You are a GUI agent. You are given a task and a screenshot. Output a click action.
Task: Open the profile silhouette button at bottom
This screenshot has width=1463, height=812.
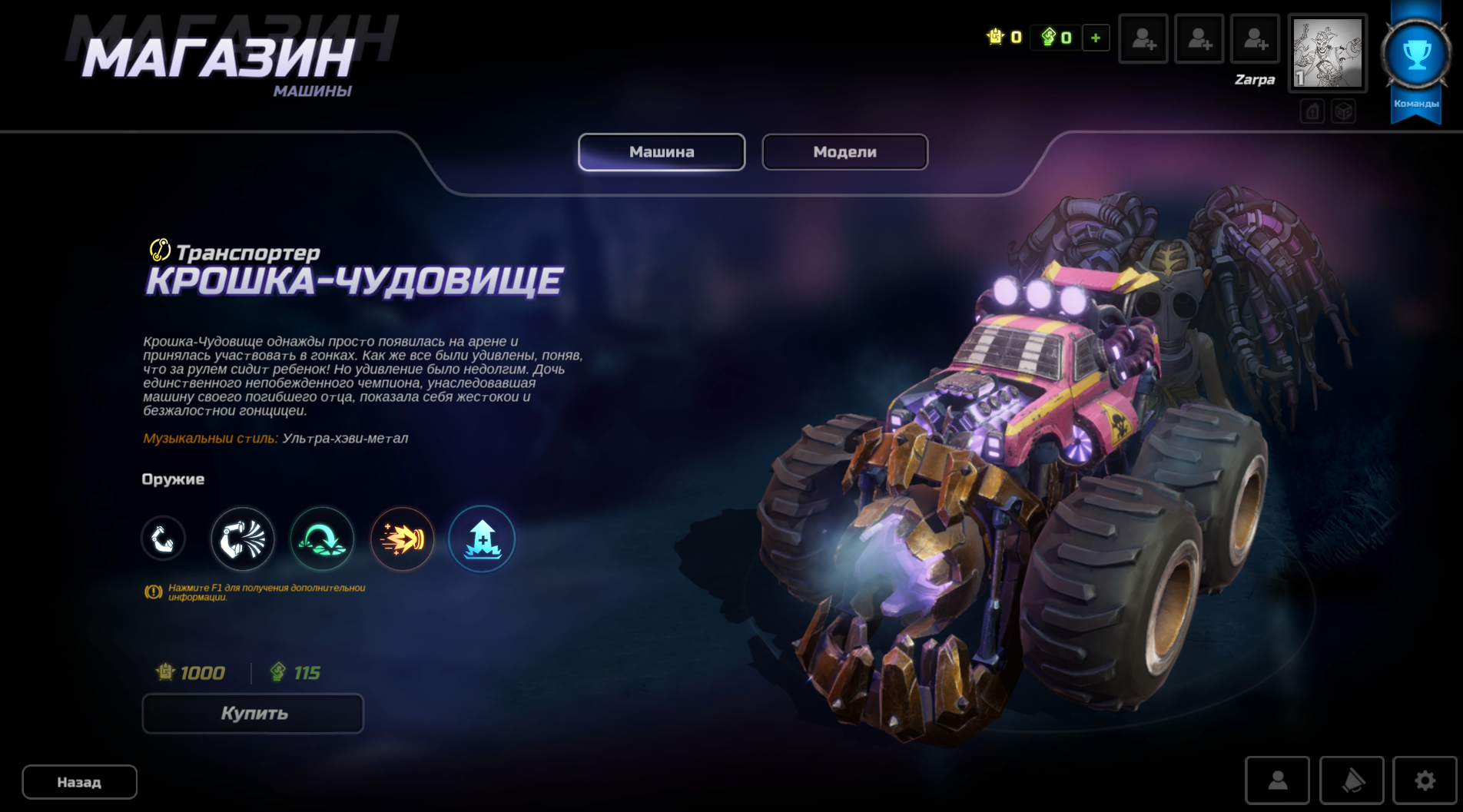click(x=1277, y=781)
